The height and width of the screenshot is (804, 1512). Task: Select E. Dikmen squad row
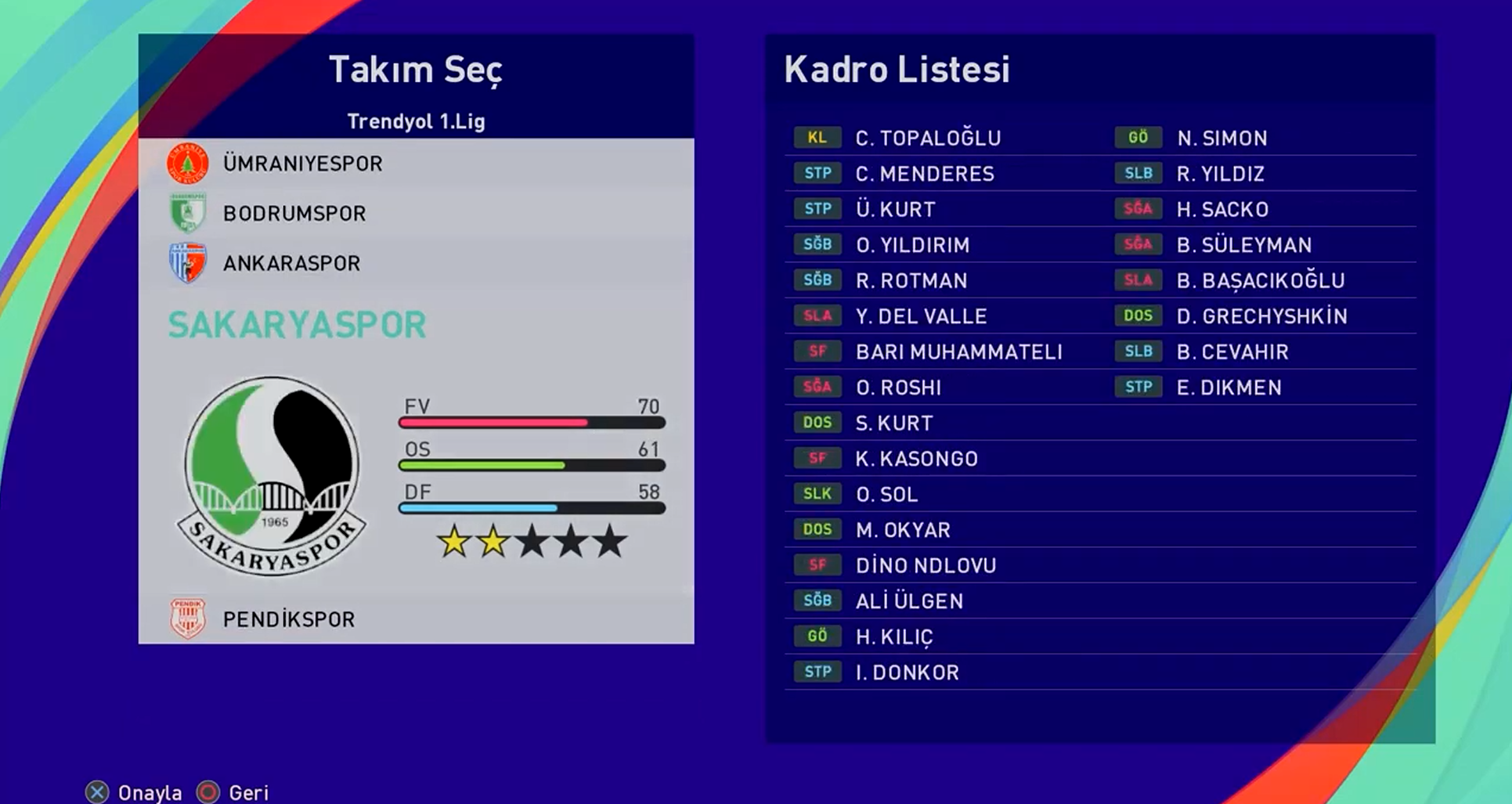(x=1229, y=388)
